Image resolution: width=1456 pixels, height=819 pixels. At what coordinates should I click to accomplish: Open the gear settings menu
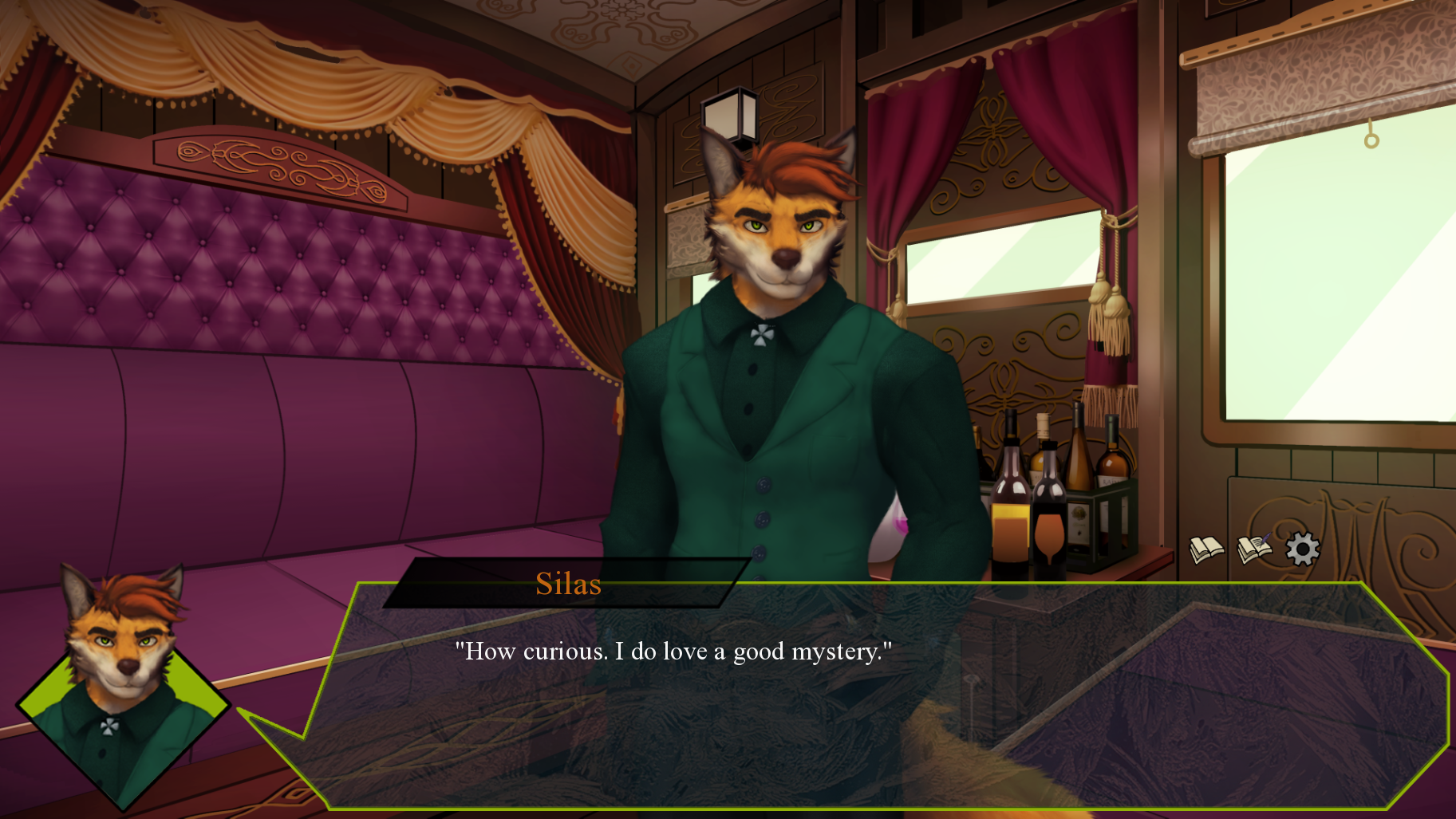1303,549
